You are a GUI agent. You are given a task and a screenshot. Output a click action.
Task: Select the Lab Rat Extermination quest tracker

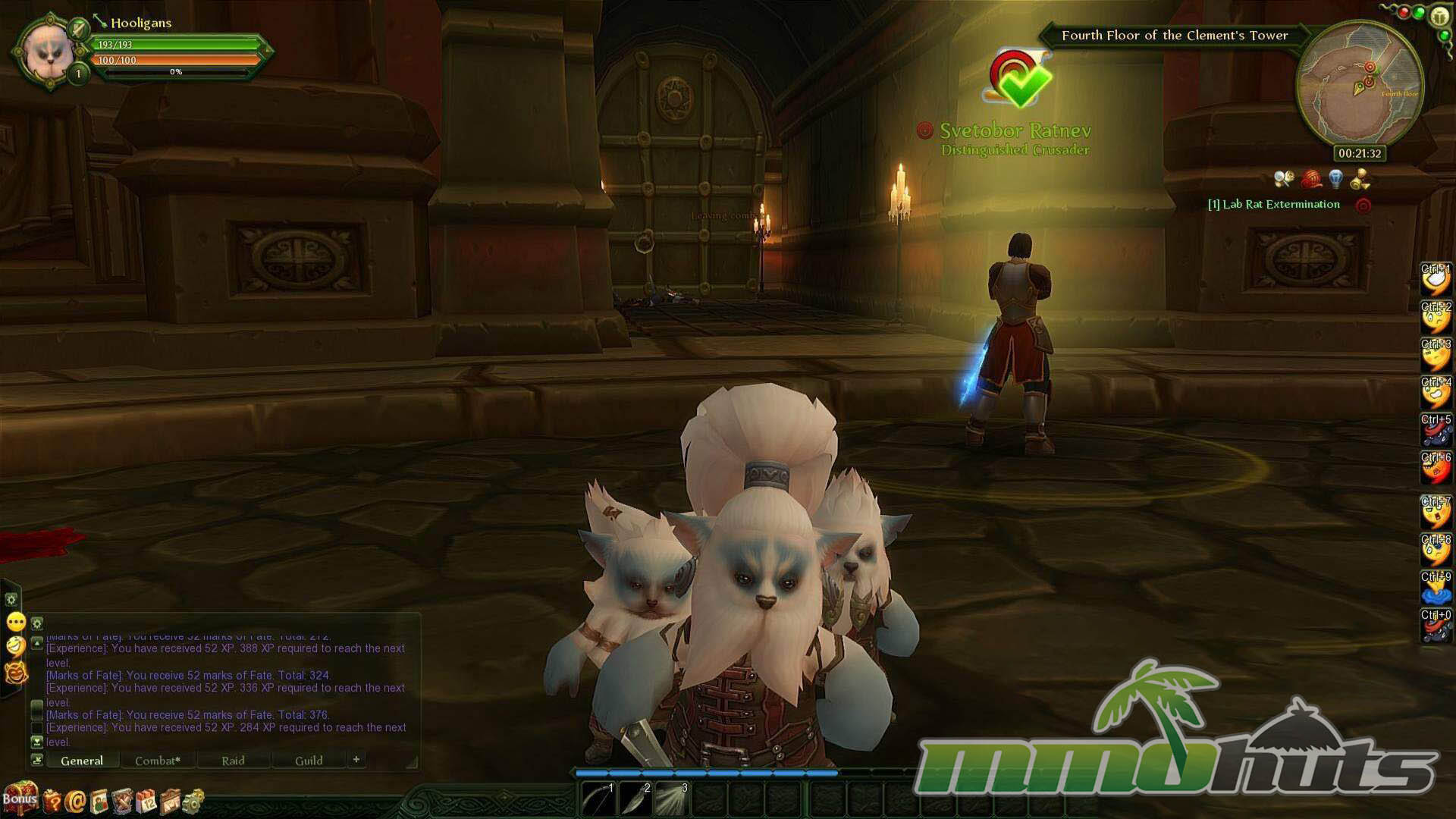[x=1274, y=205]
